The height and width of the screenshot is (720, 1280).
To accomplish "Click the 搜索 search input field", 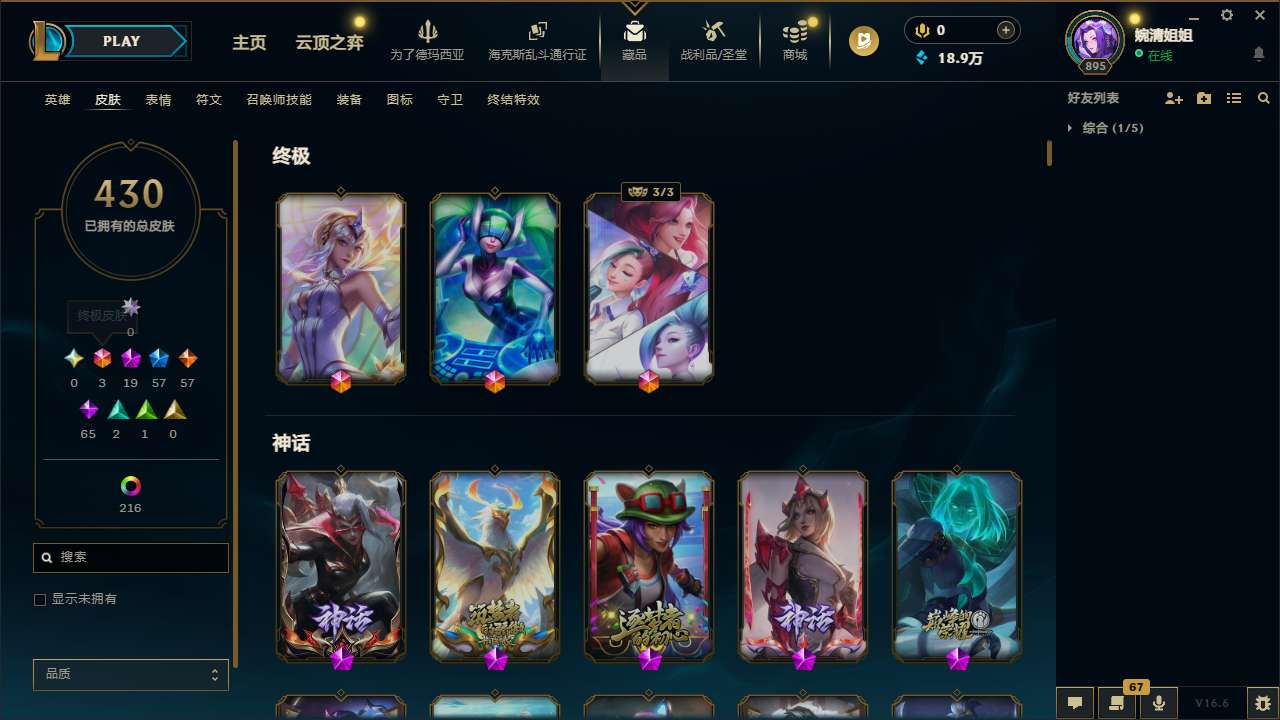I will (x=130, y=557).
